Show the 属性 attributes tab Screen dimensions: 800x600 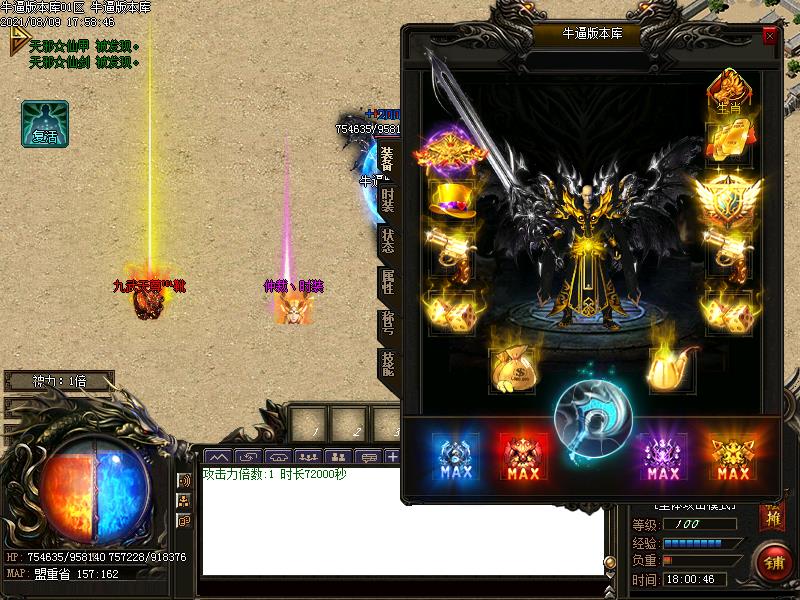pos(388,283)
